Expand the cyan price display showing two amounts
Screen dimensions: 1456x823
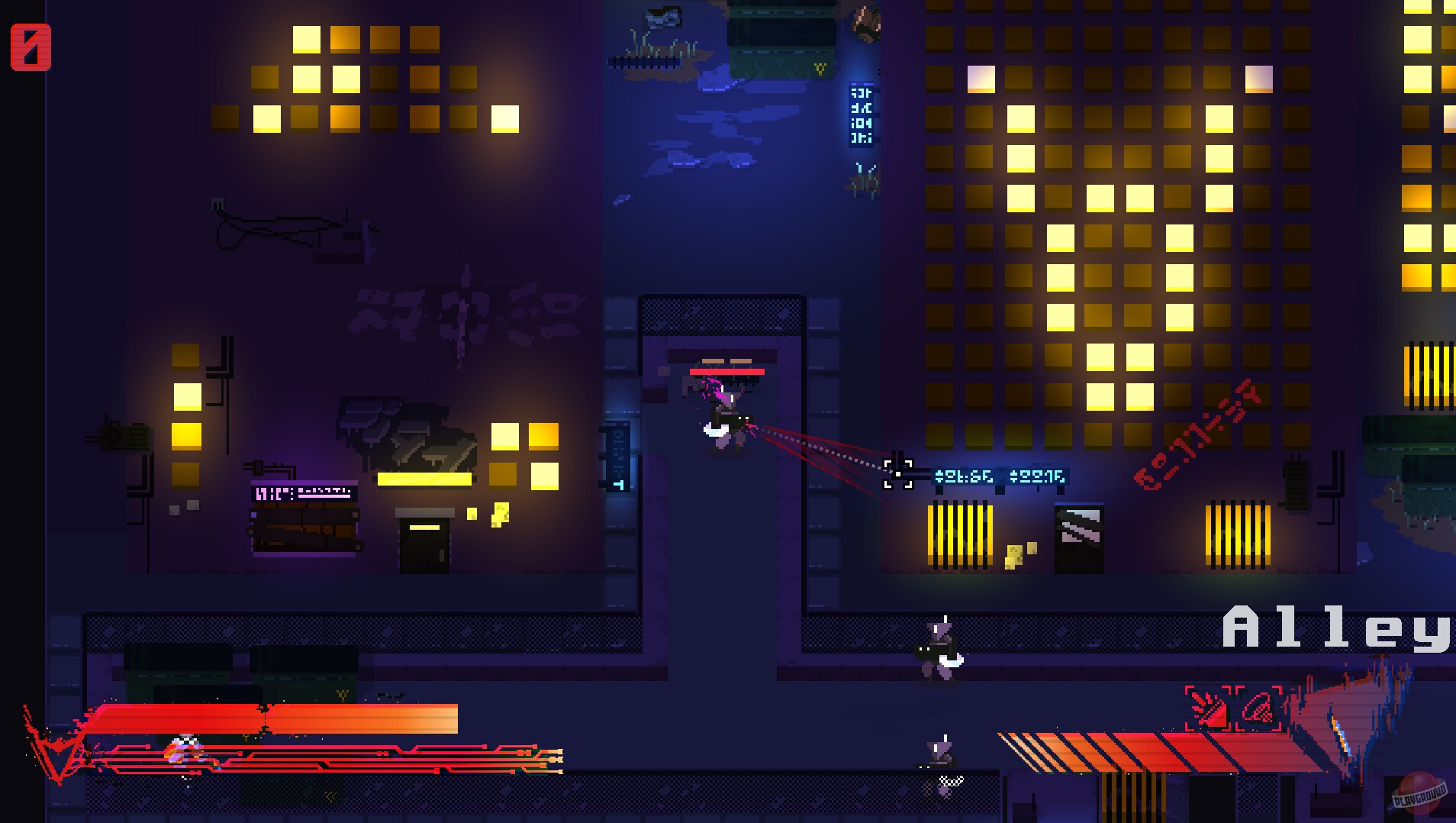pyautogui.click(x=1000, y=476)
